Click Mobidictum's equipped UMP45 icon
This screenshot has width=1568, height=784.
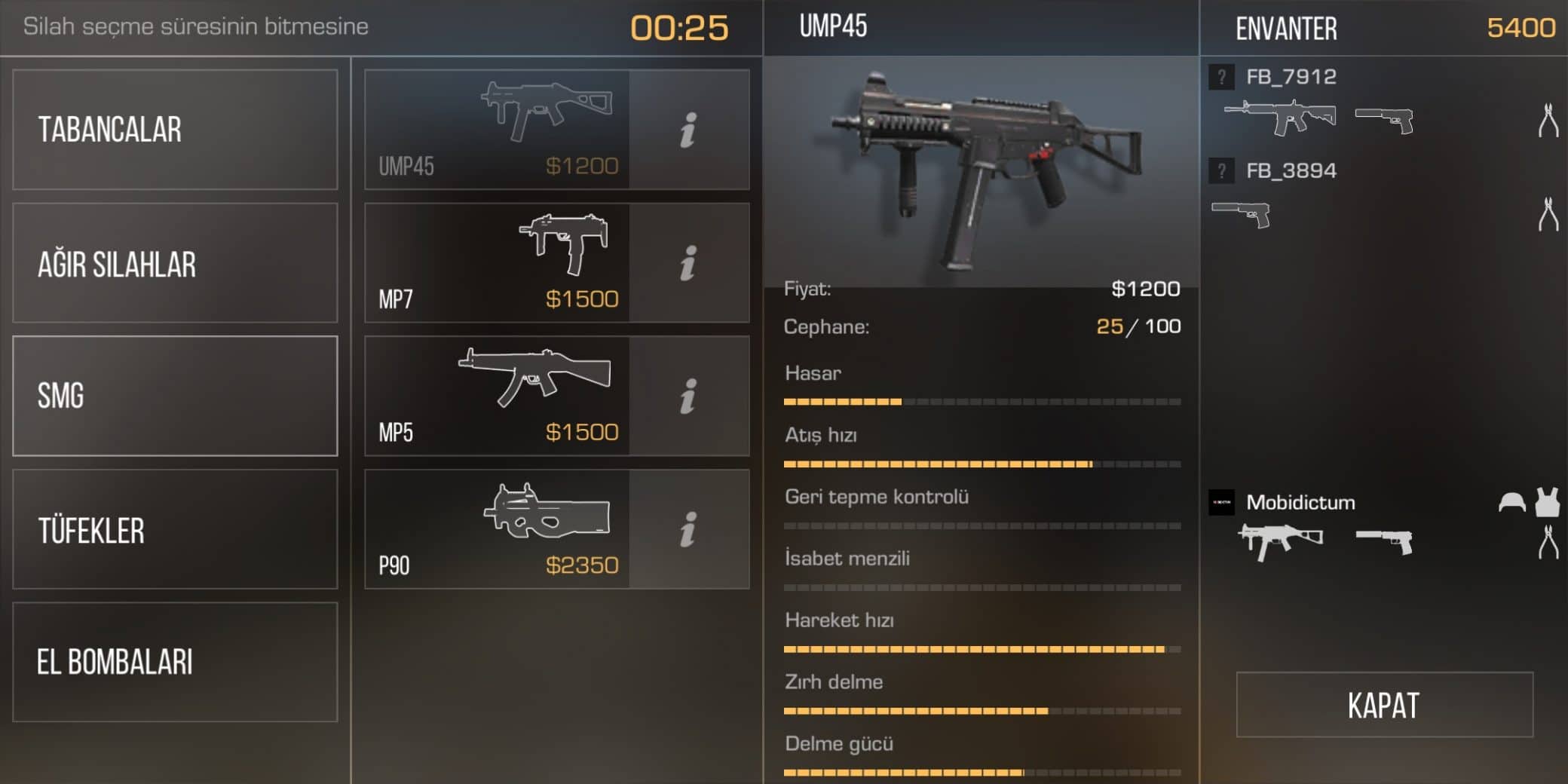[x=1280, y=541]
